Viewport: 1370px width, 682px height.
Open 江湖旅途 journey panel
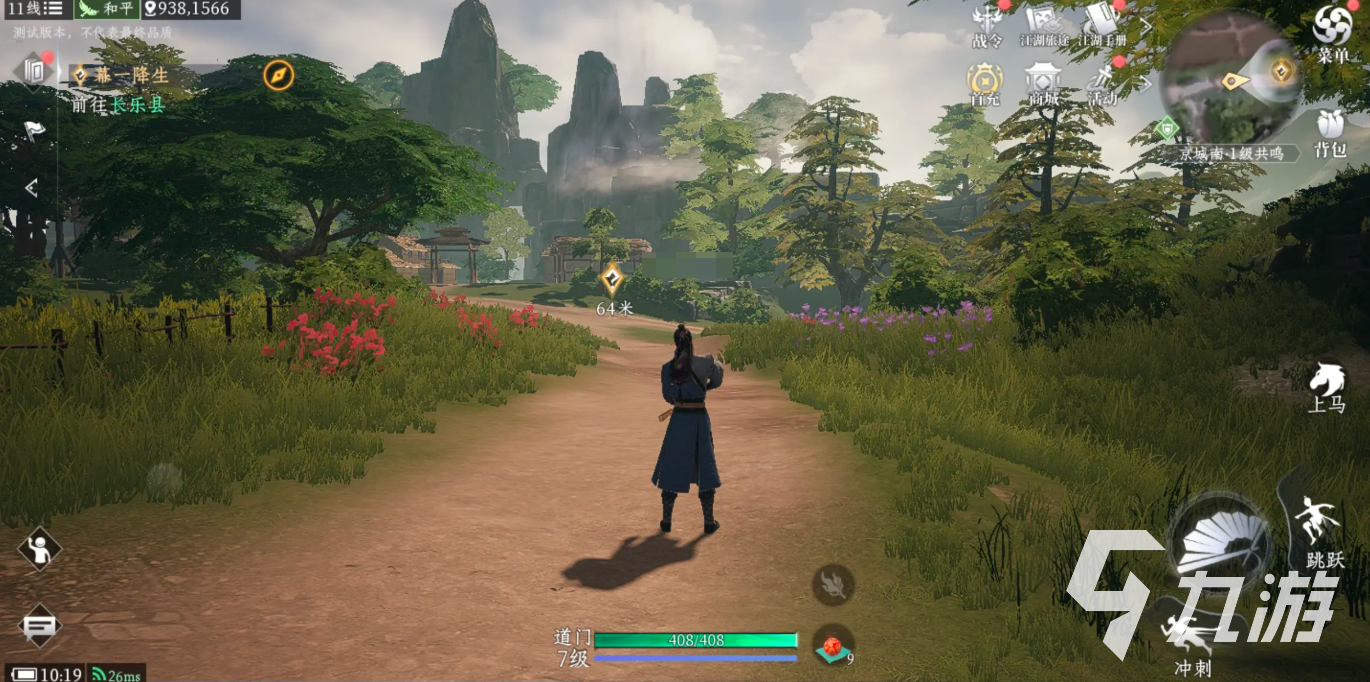click(x=1042, y=26)
